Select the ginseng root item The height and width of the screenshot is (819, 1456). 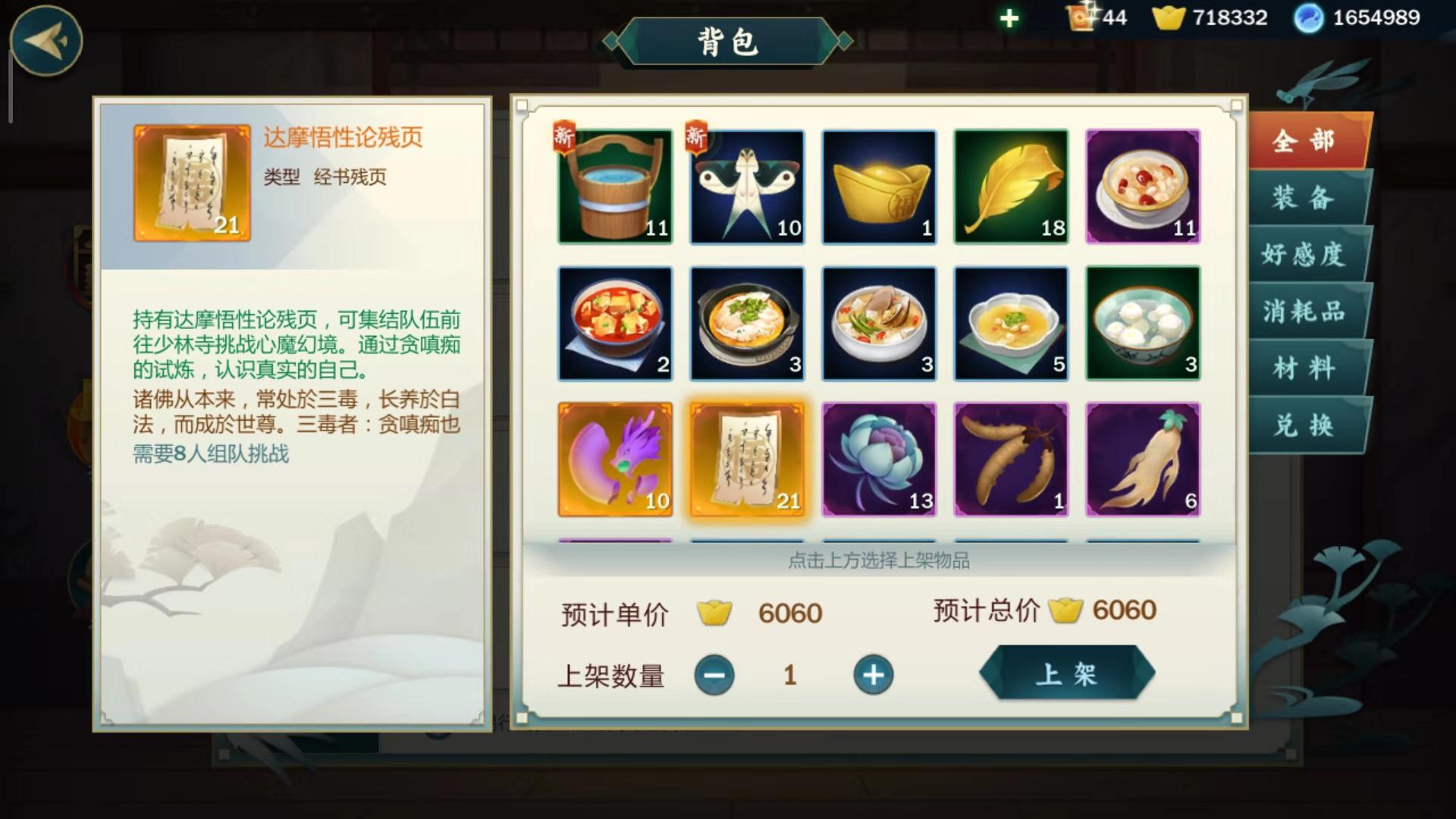click(x=1142, y=460)
